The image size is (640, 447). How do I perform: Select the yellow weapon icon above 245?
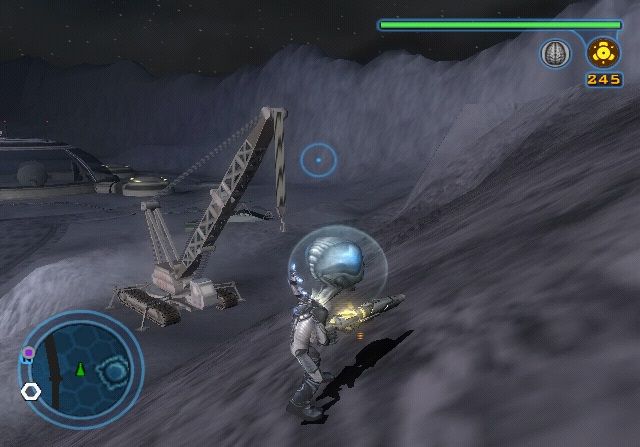pos(603,52)
